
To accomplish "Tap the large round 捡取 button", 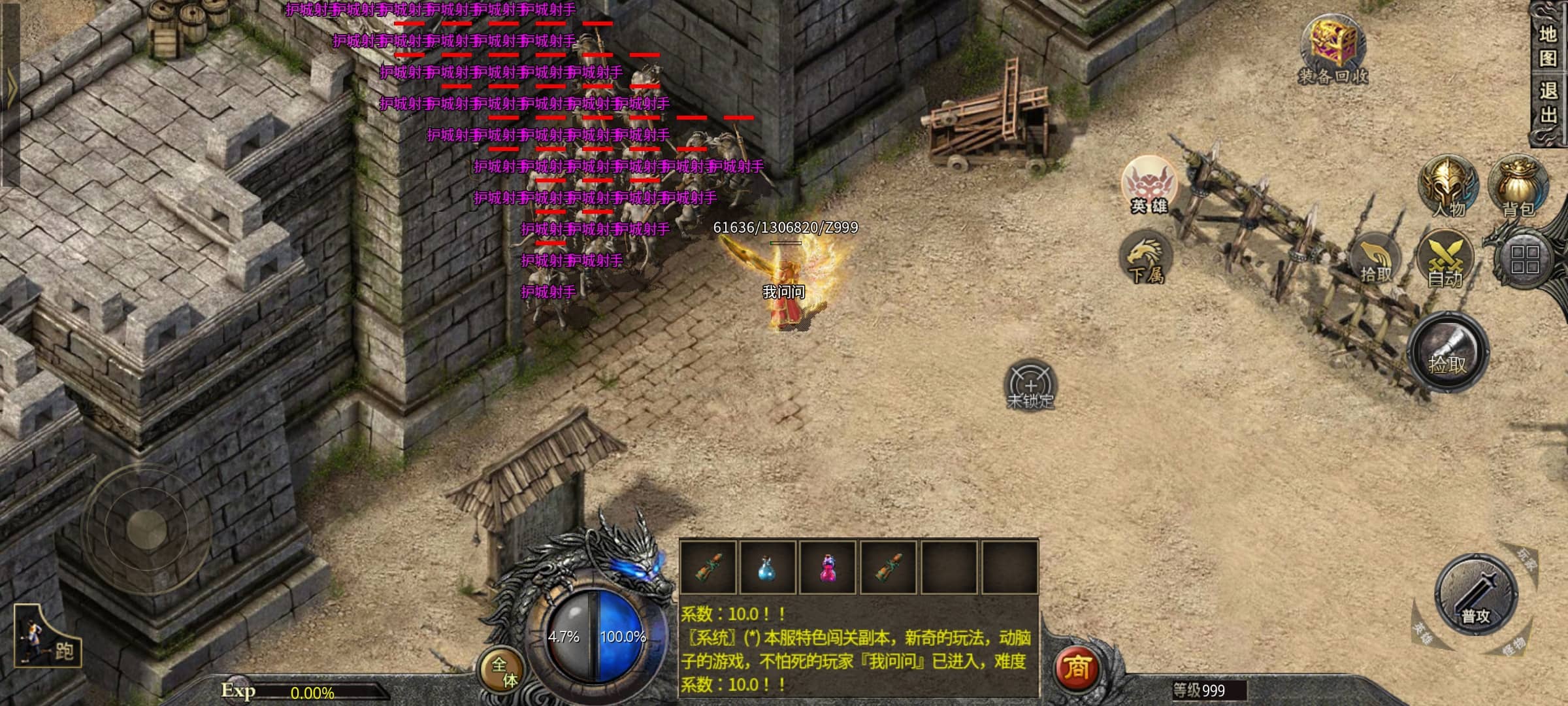I will [1448, 353].
